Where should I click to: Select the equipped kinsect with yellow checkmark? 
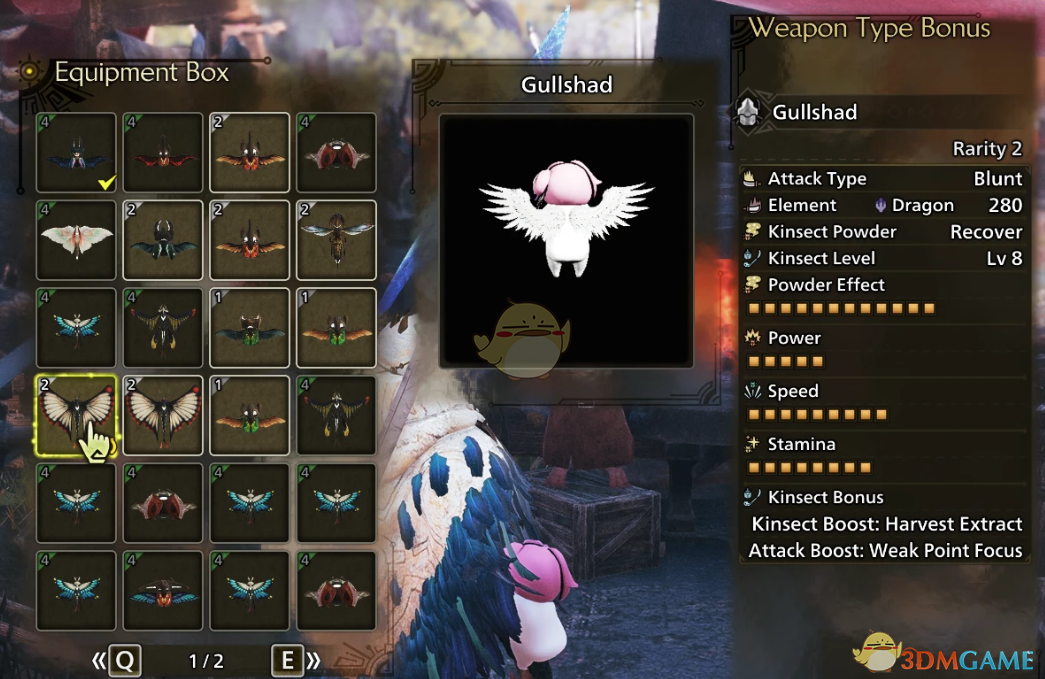click(77, 152)
